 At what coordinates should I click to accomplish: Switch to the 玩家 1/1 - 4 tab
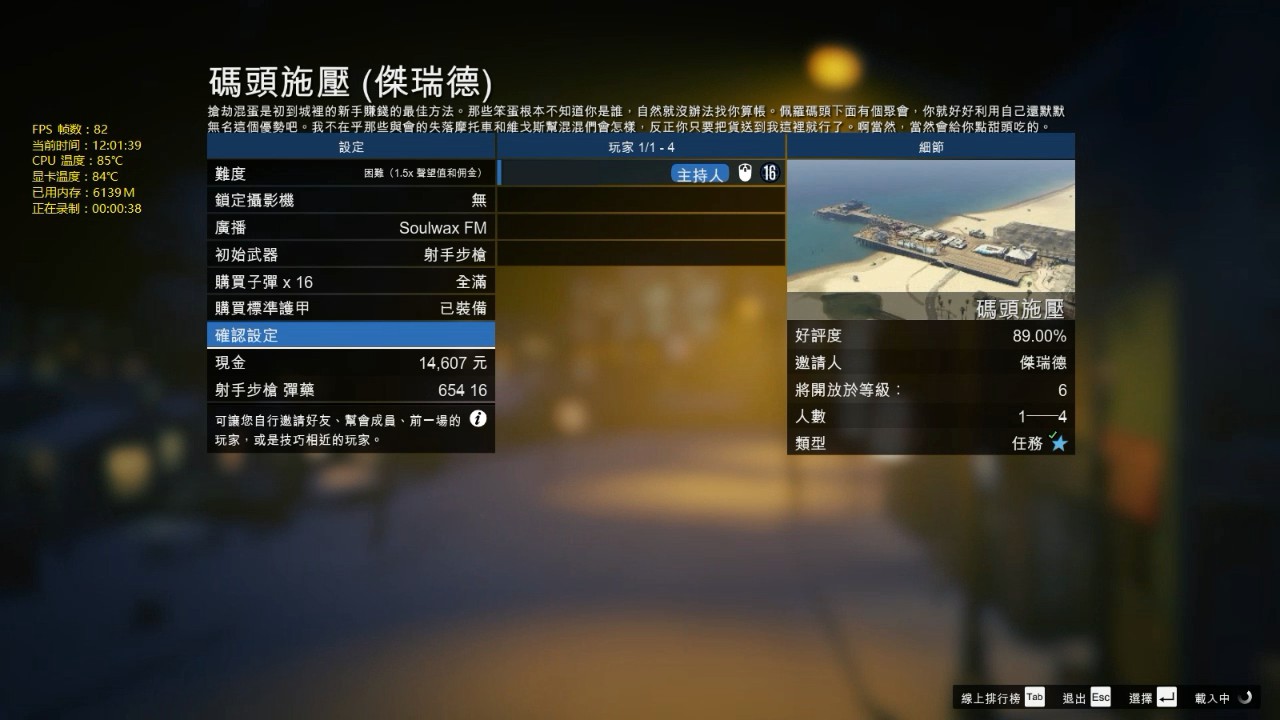[641, 146]
